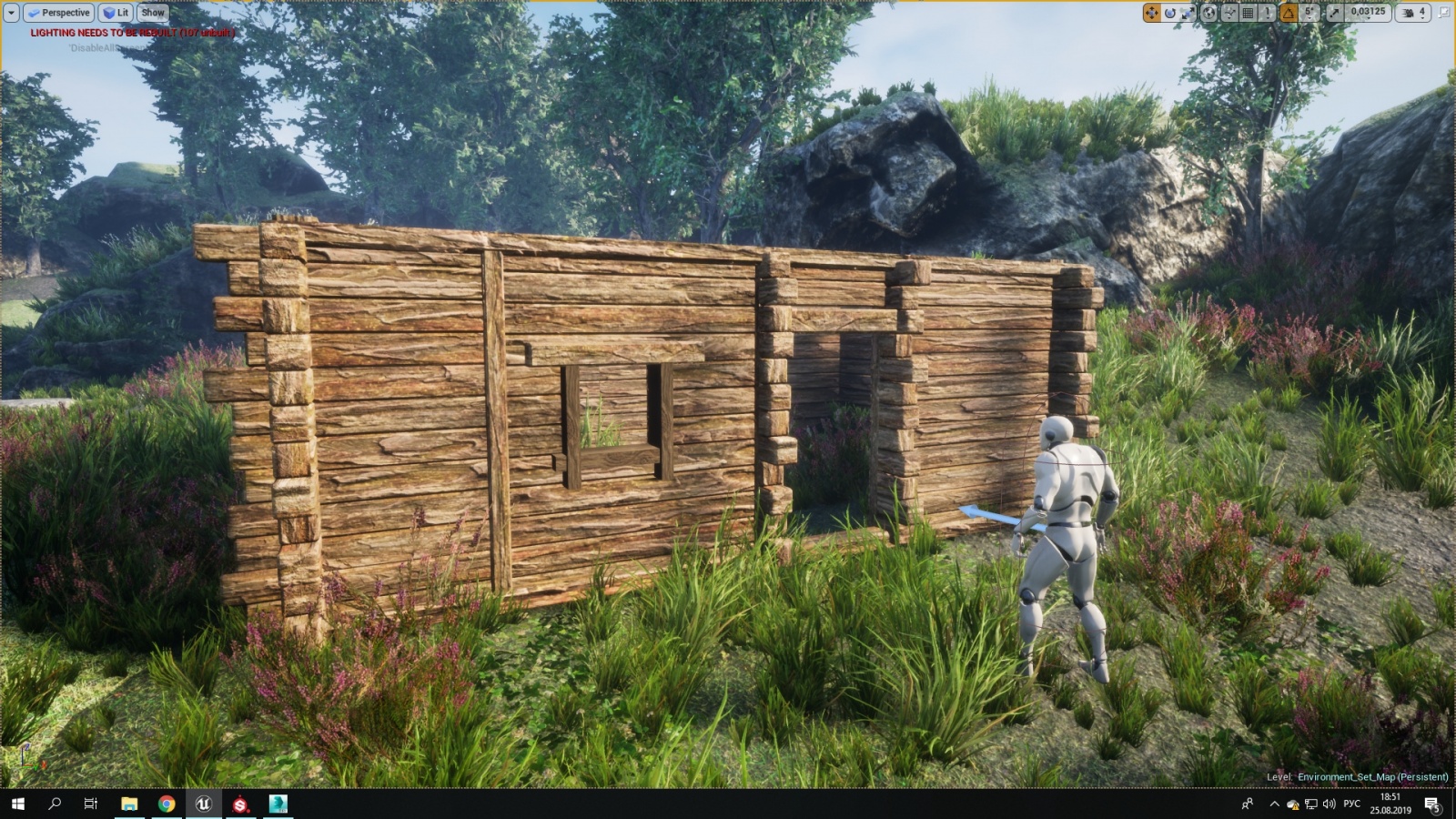Open the Windows Start menu
1456x819 pixels.
click(17, 804)
